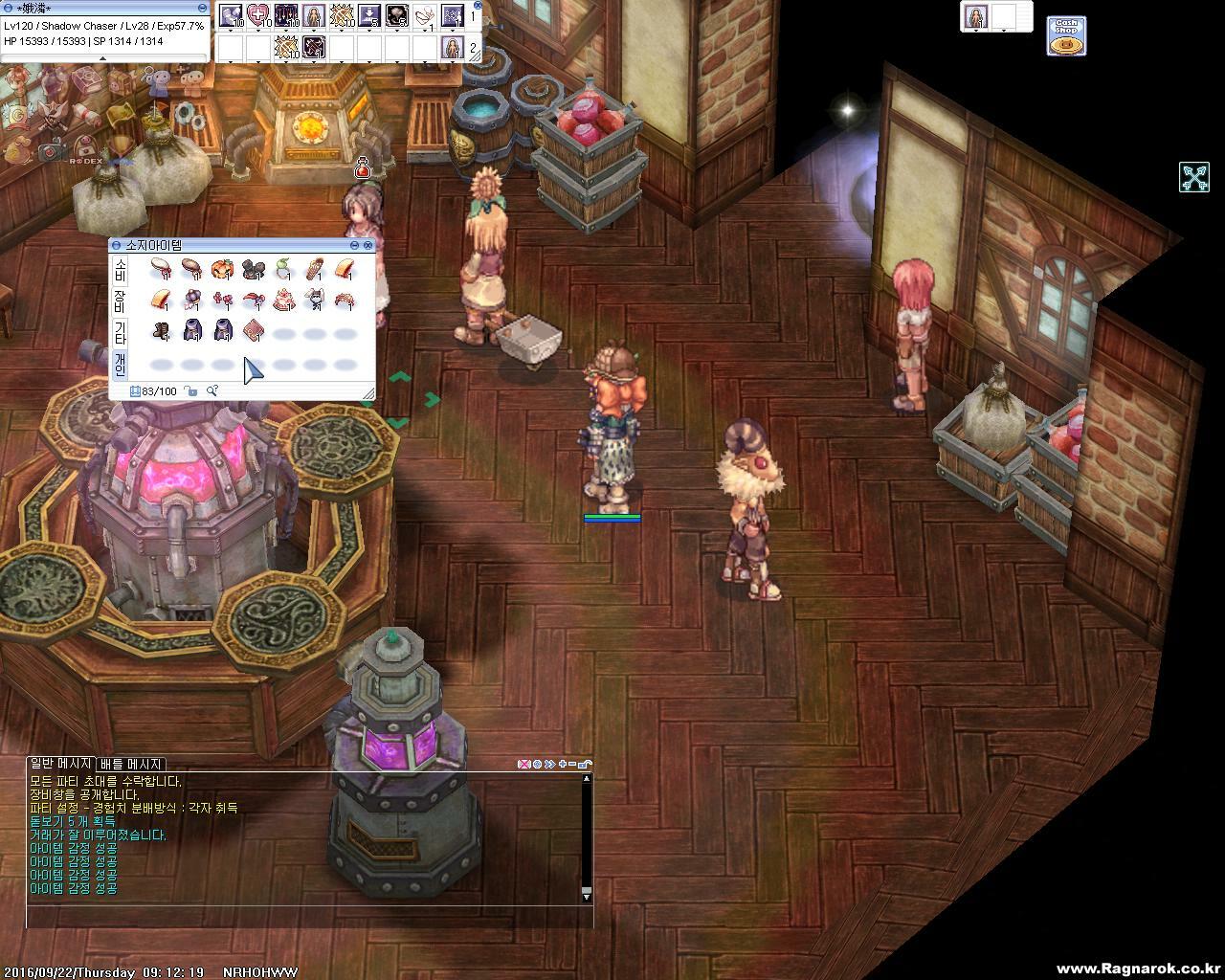This screenshot has height=980, width=1225.
Task: Switch to the 배틀 메시지 chat tab
Action: tap(131, 764)
